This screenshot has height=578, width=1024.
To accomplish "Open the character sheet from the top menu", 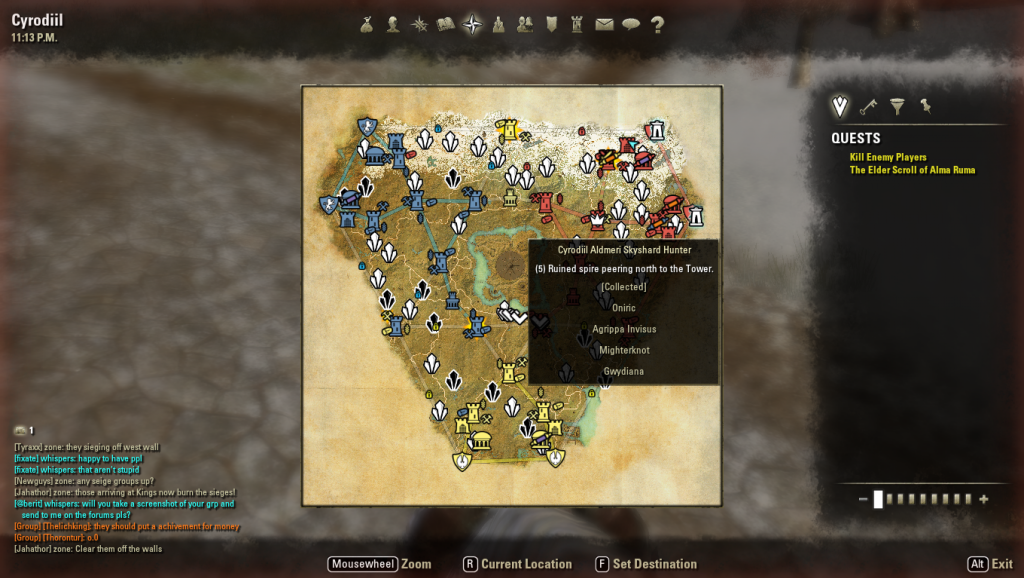I will [x=393, y=25].
